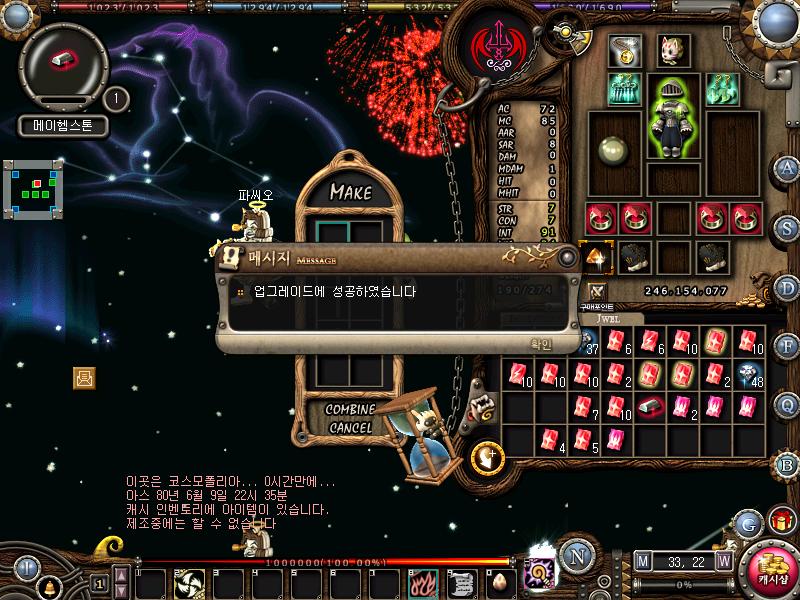Click the round G button
Viewport: 800px width, 600px height.
[746, 523]
